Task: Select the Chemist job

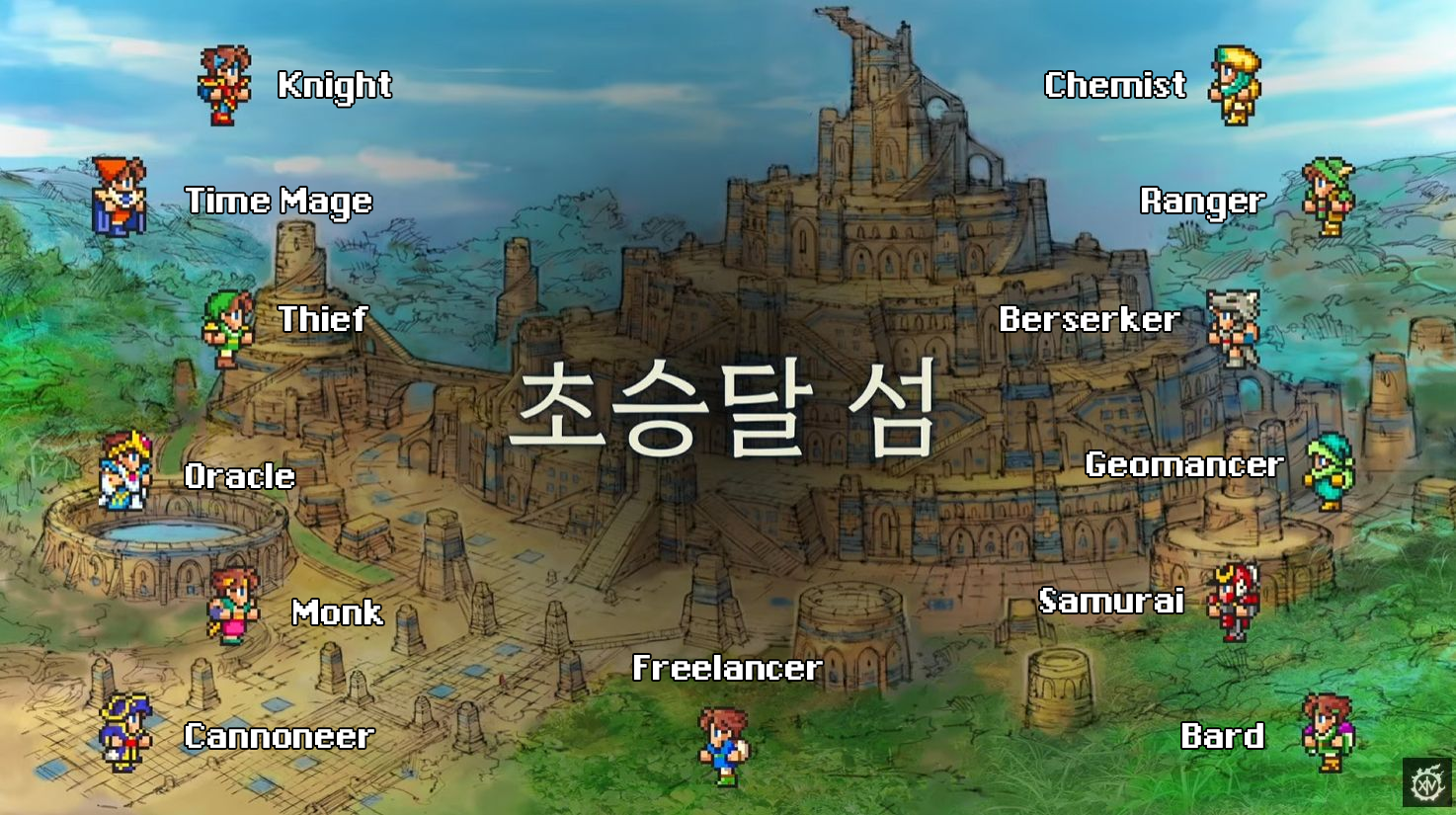Action: 1115,86
